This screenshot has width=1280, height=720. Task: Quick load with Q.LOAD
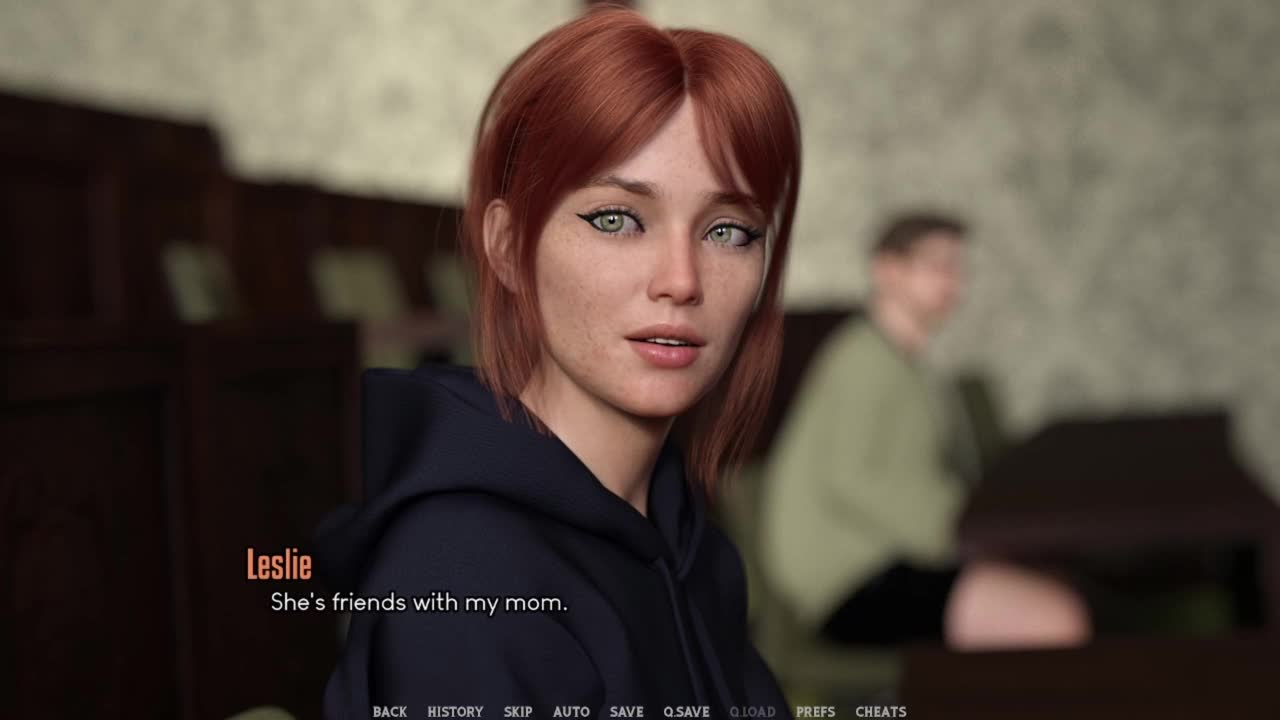click(752, 712)
